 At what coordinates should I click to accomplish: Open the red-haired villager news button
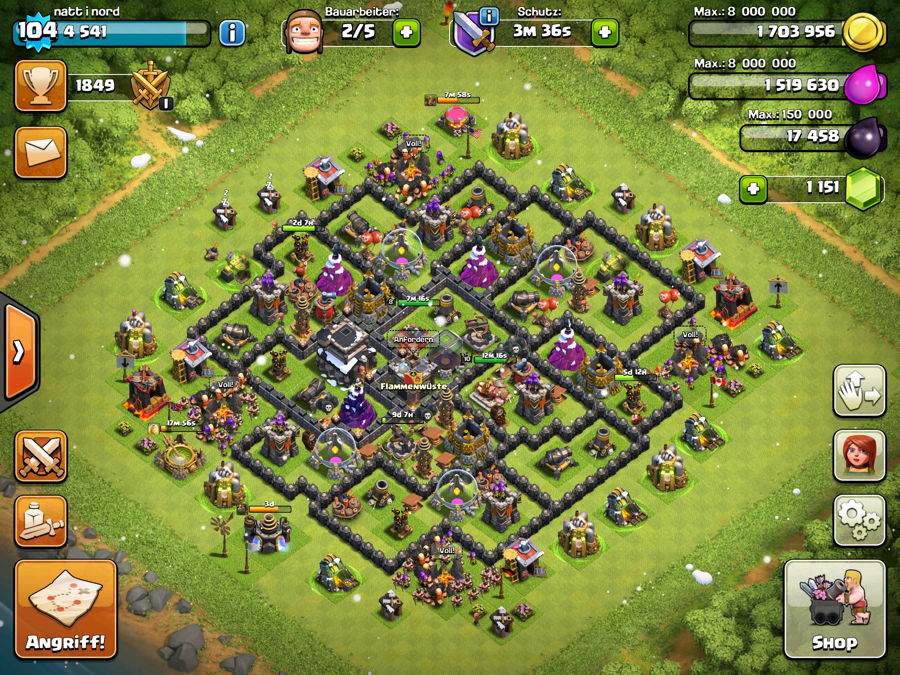[x=859, y=456]
